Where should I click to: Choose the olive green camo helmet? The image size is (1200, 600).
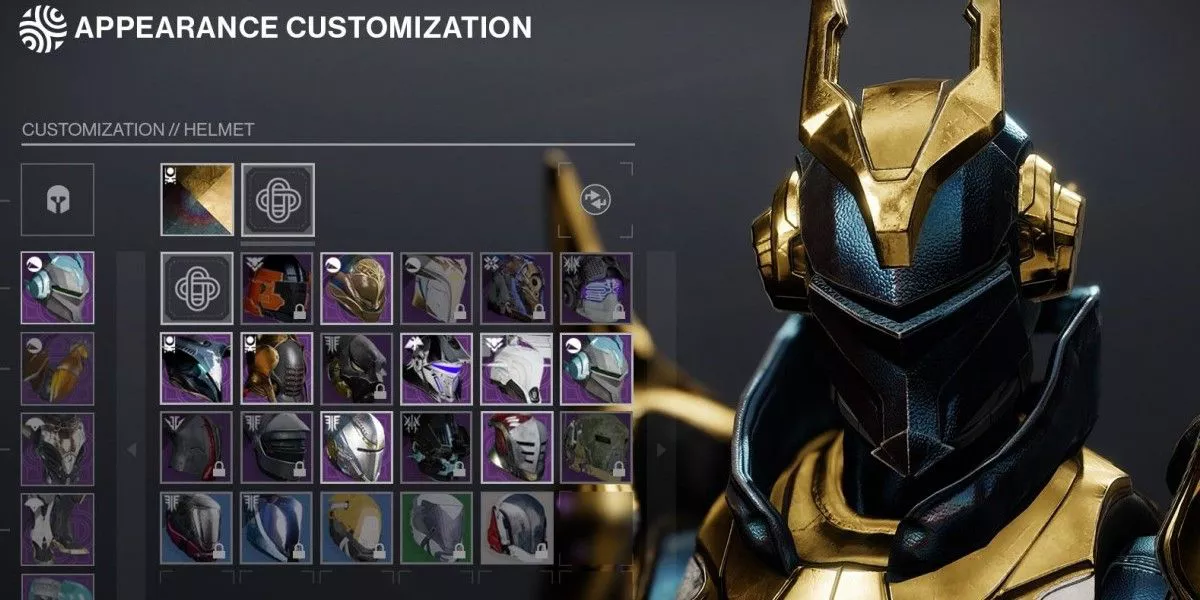596,448
